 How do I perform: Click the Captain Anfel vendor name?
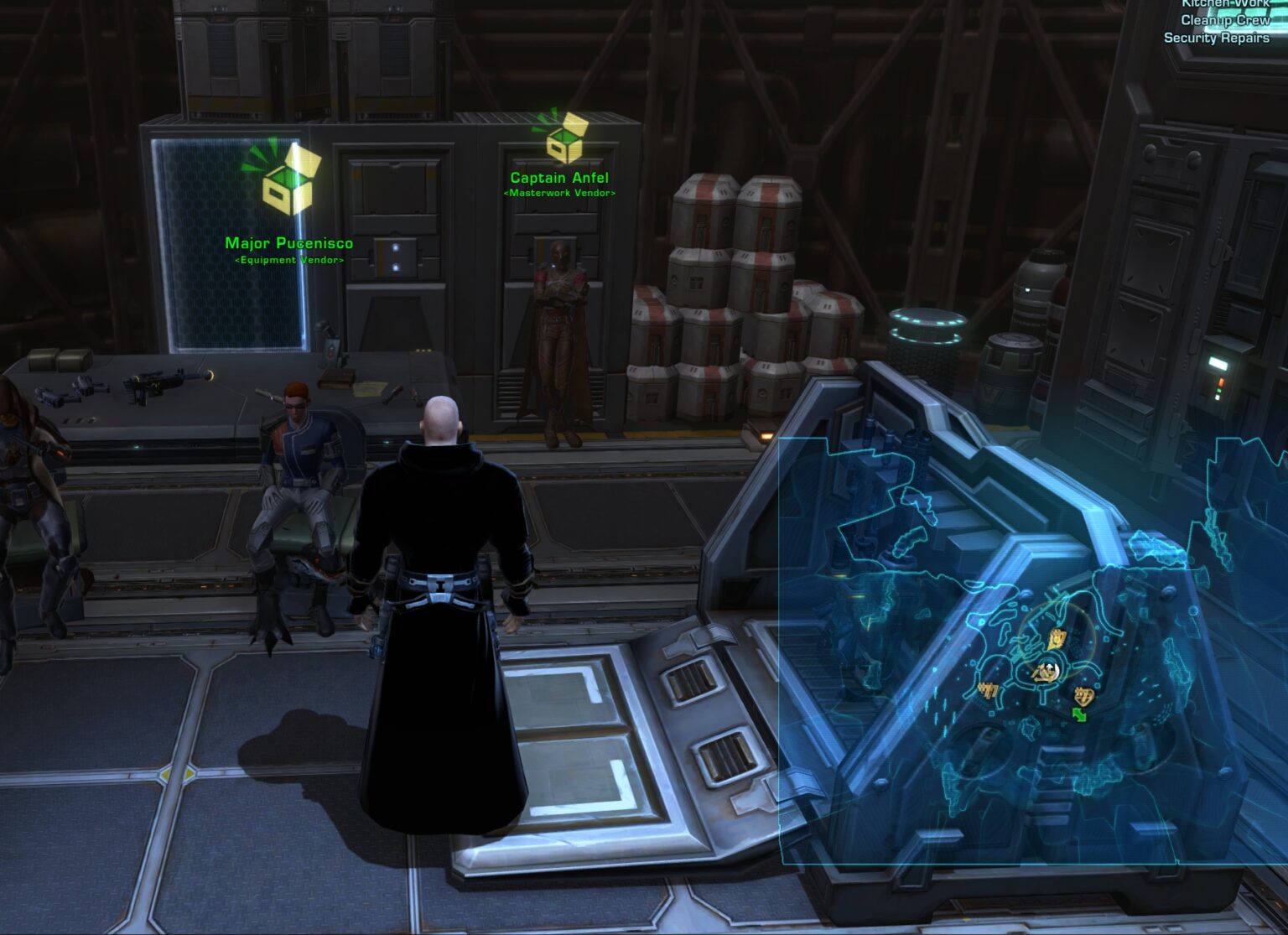(x=558, y=178)
